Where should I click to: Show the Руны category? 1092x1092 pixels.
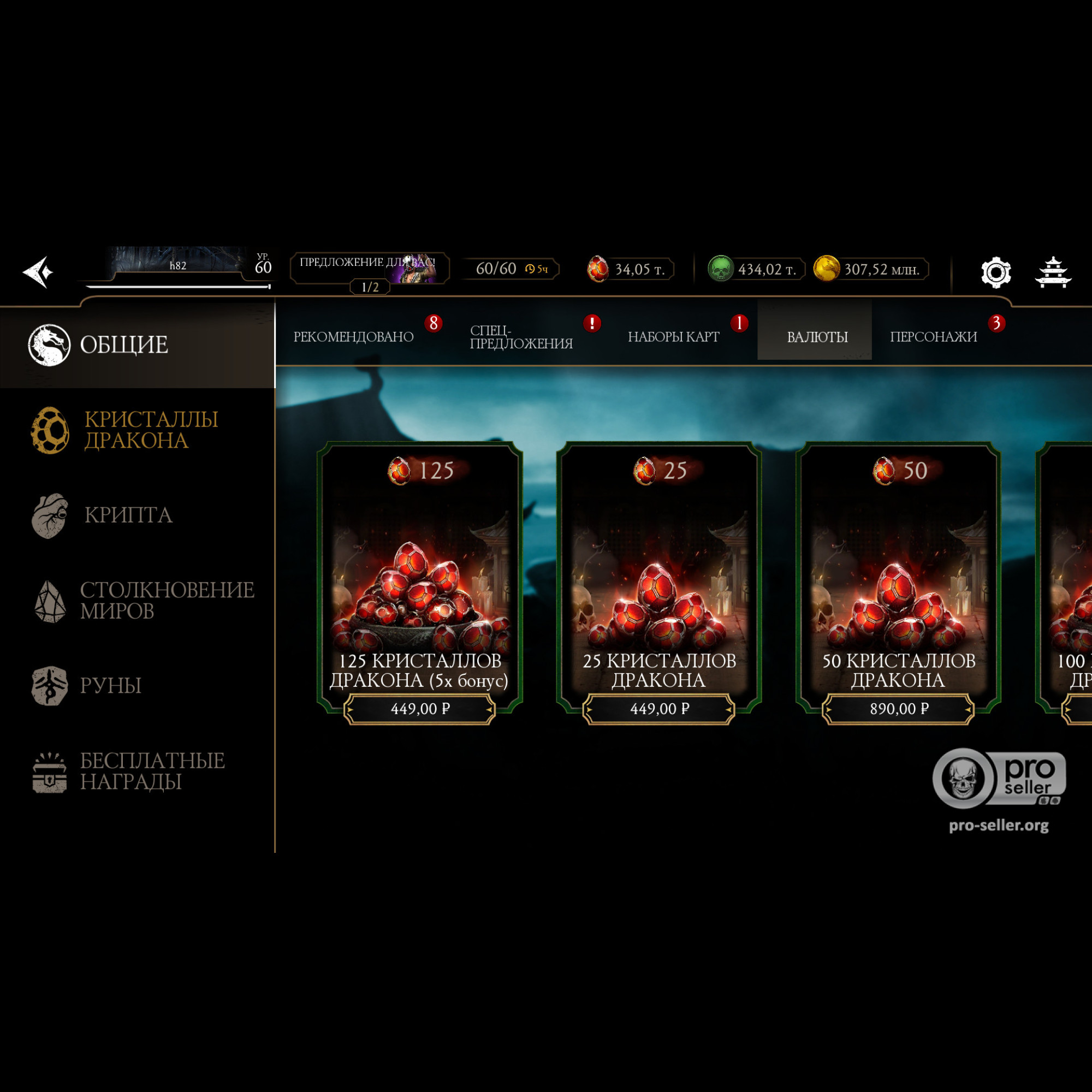tap(110, 686)
